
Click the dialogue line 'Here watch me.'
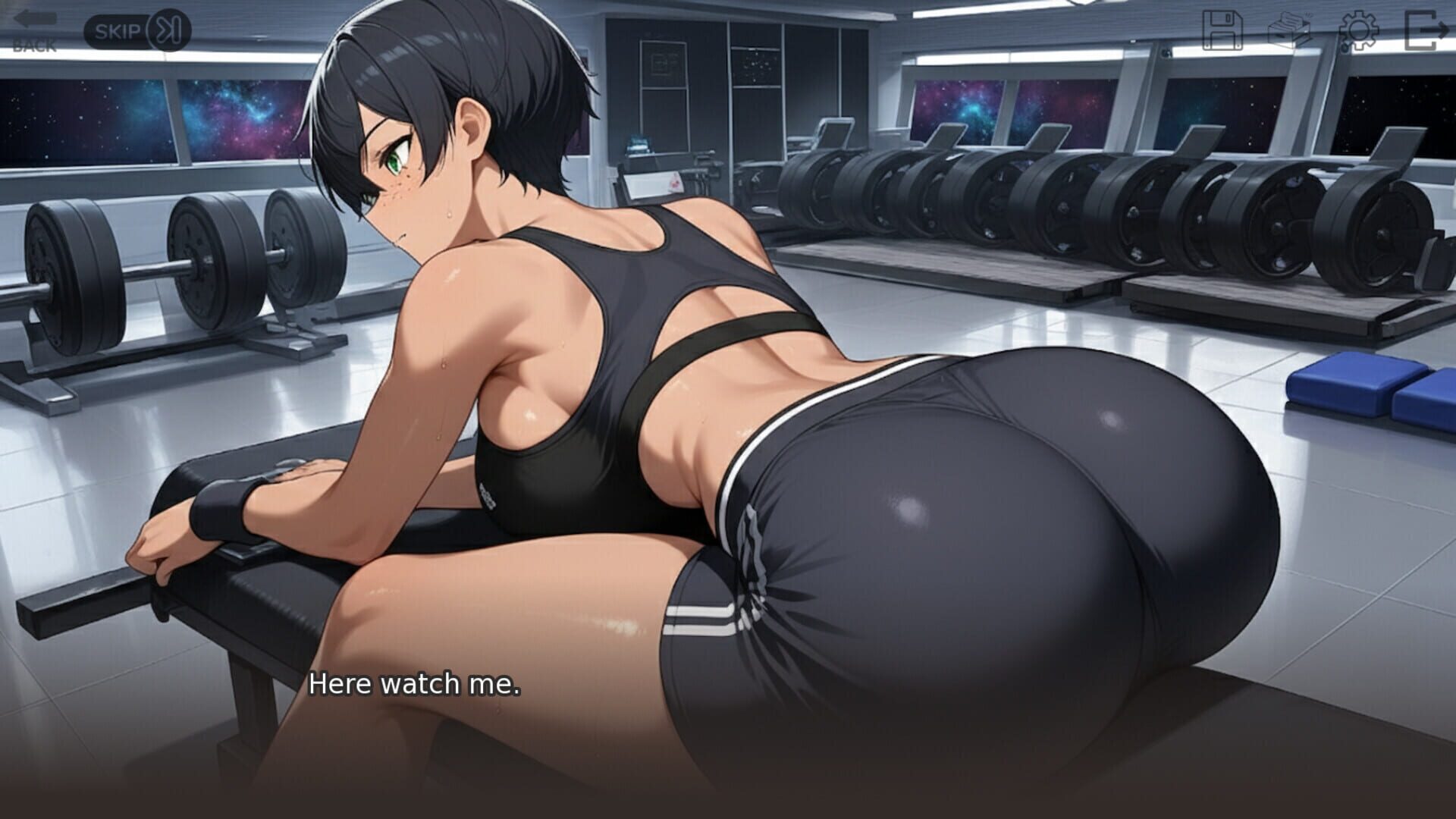[415, 685]
